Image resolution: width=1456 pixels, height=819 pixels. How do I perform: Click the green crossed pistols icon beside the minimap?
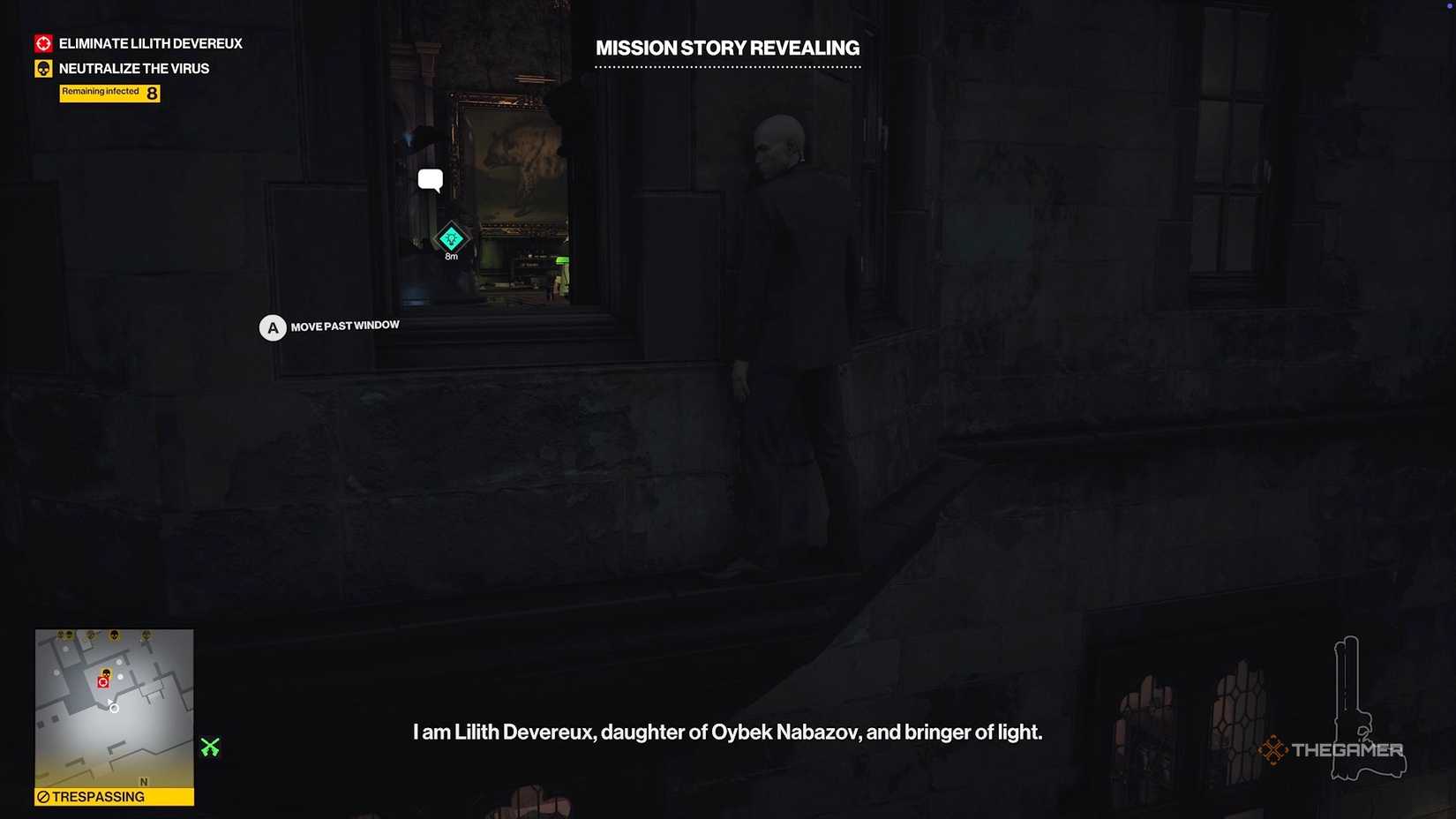point(210,747)
